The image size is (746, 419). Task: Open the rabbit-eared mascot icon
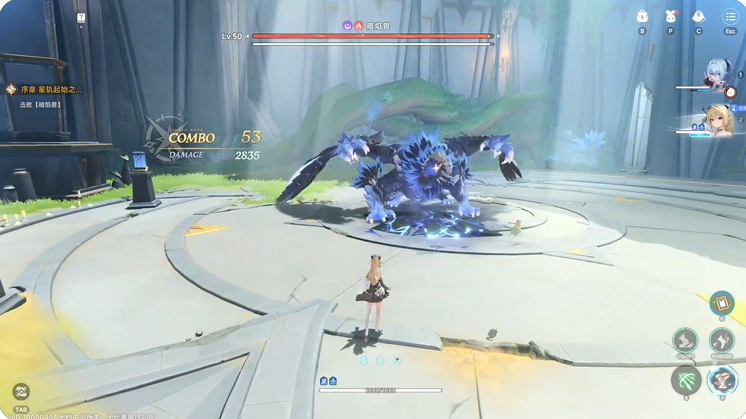pos(670,16)
